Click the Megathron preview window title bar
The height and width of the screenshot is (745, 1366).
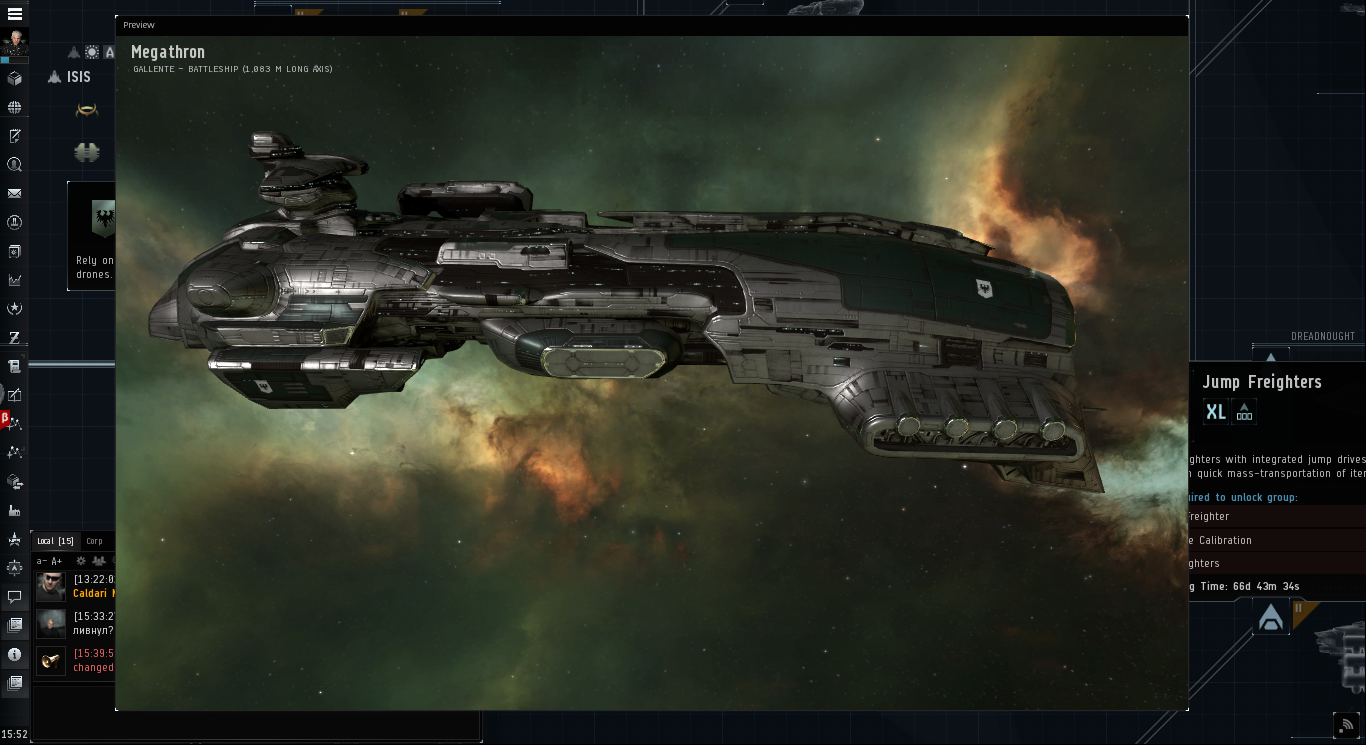pos(650,25)
